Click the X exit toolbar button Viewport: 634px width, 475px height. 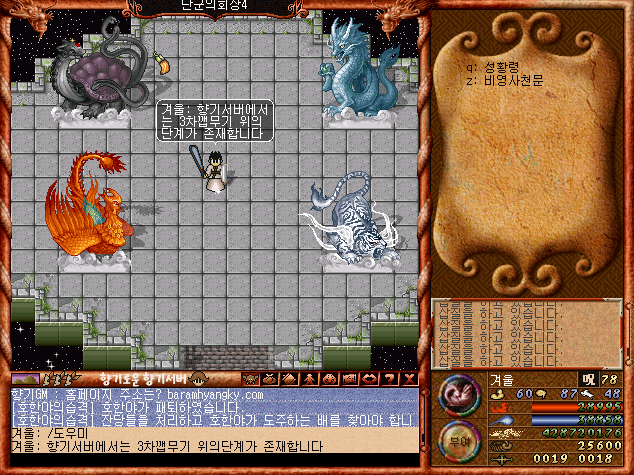(x=409, y=379)
